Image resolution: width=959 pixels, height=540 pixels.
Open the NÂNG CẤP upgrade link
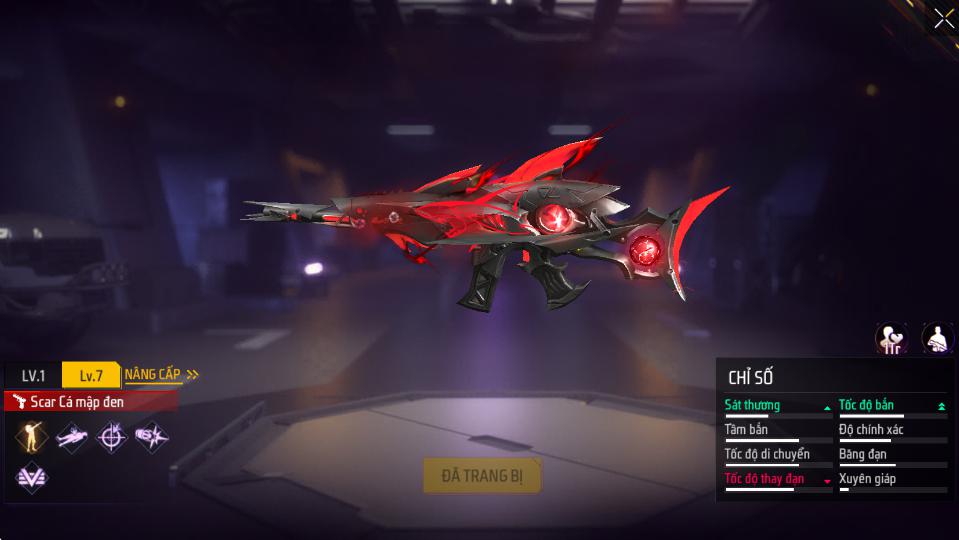pos(160,374)
